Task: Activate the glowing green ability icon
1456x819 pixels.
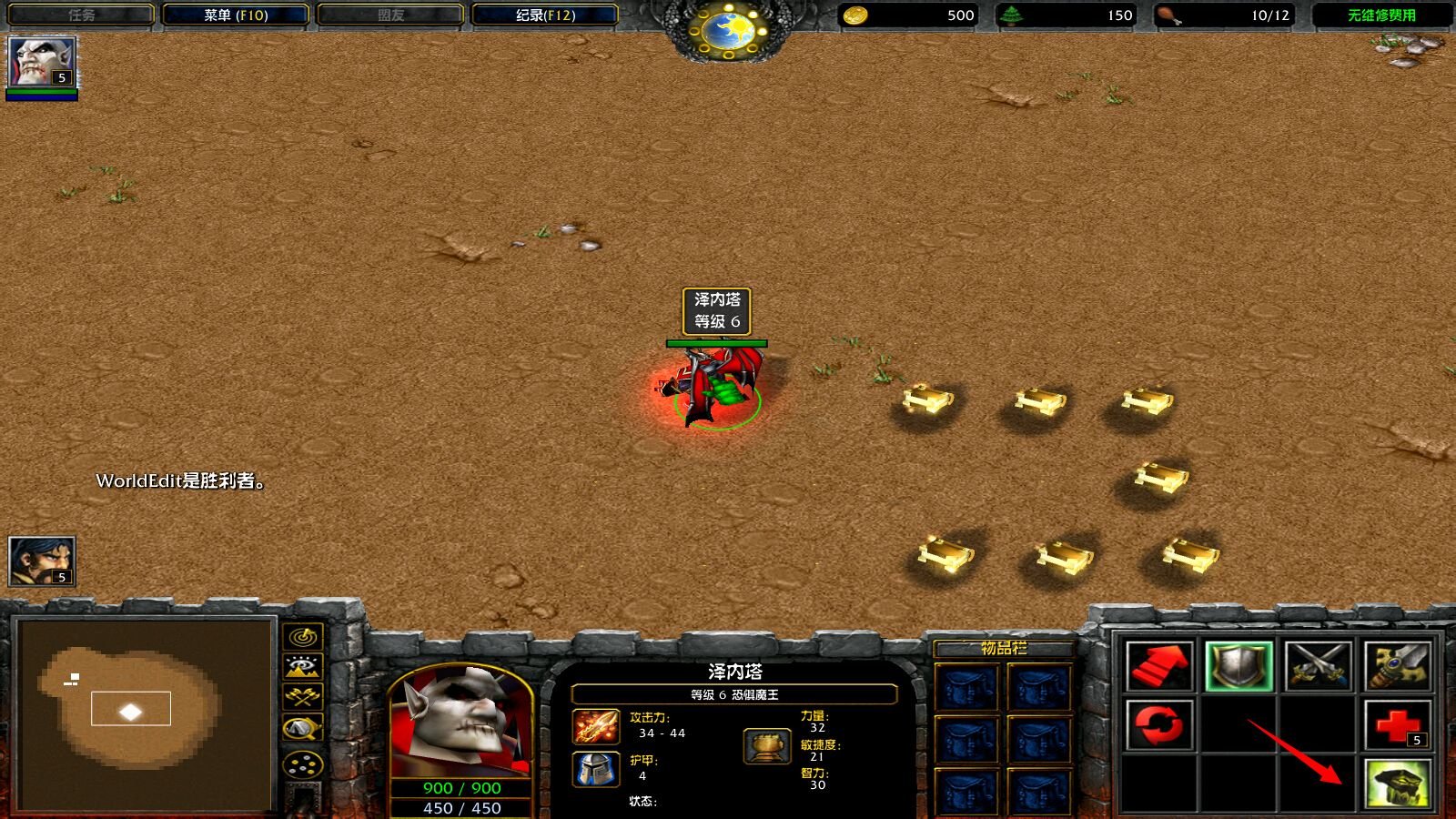Action: click(1398, 784)
